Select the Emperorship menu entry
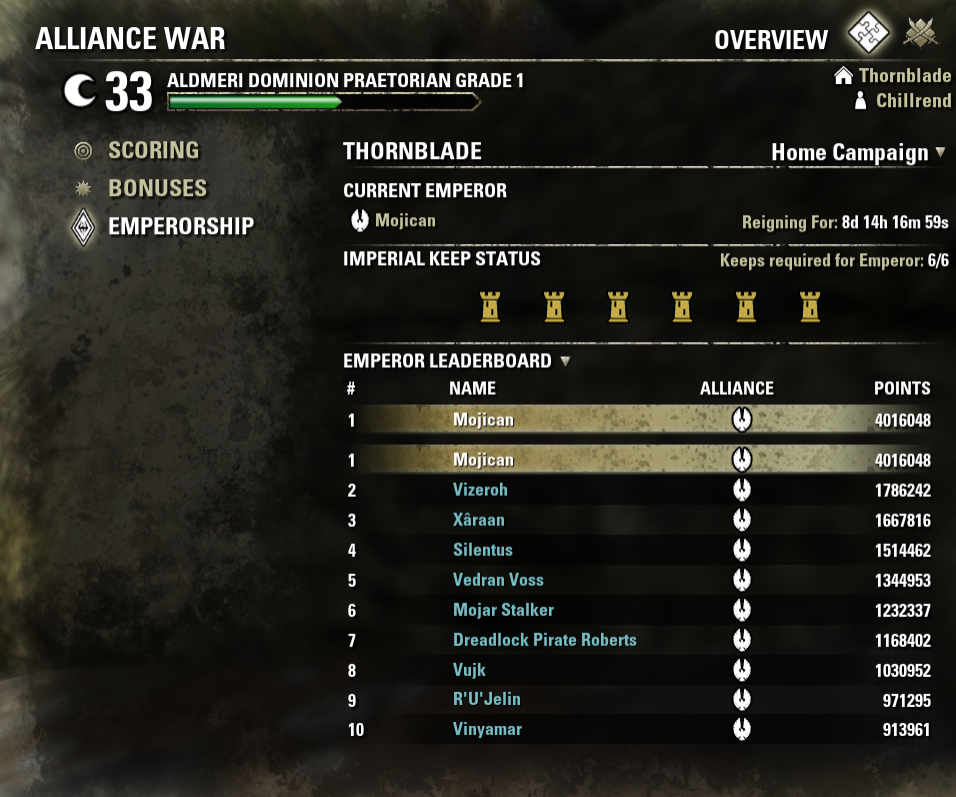The width and height of the screenshot is (956, 797). (x=180, y=226)
